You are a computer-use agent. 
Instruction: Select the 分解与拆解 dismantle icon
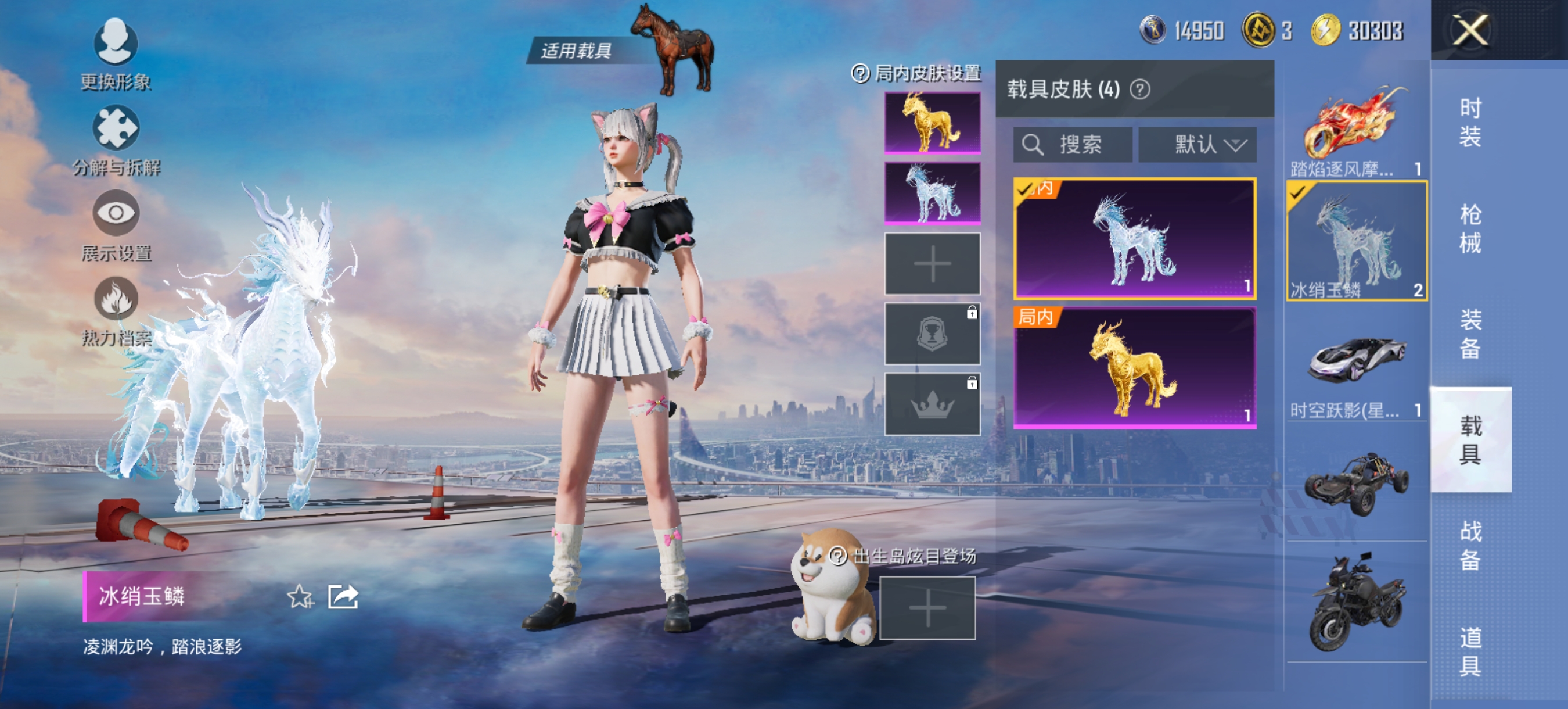116,129
